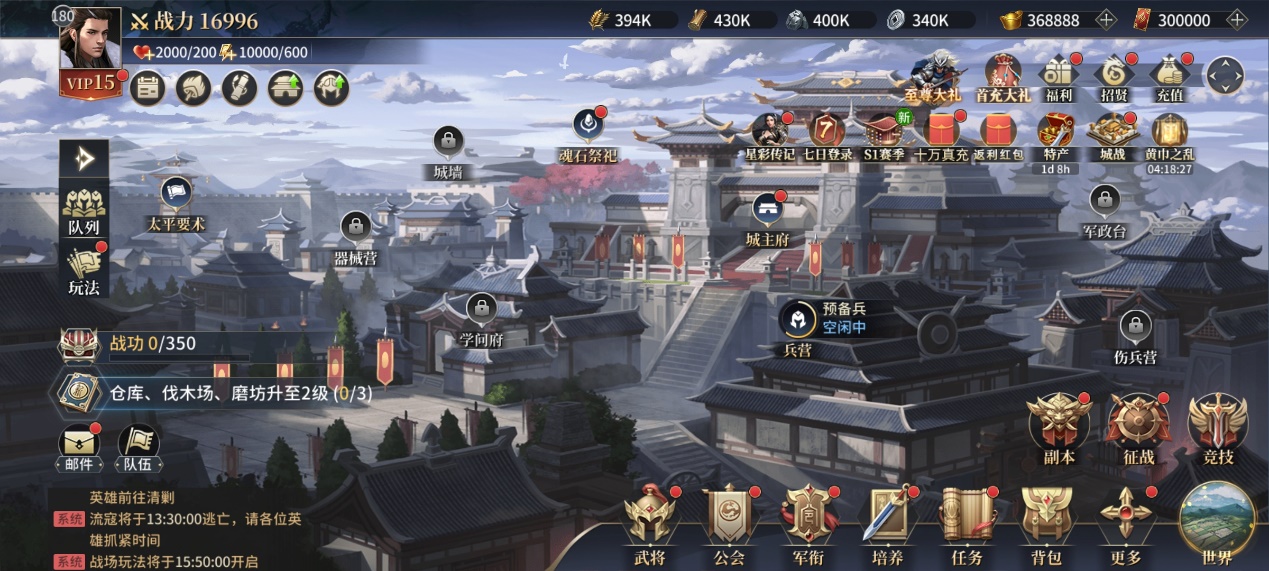Image resolution: width=1269 pixels, height=571 pixels.
Task: Enter the 竞技 arena mode
Action: pyautogui.click(x=1217, y=424)
